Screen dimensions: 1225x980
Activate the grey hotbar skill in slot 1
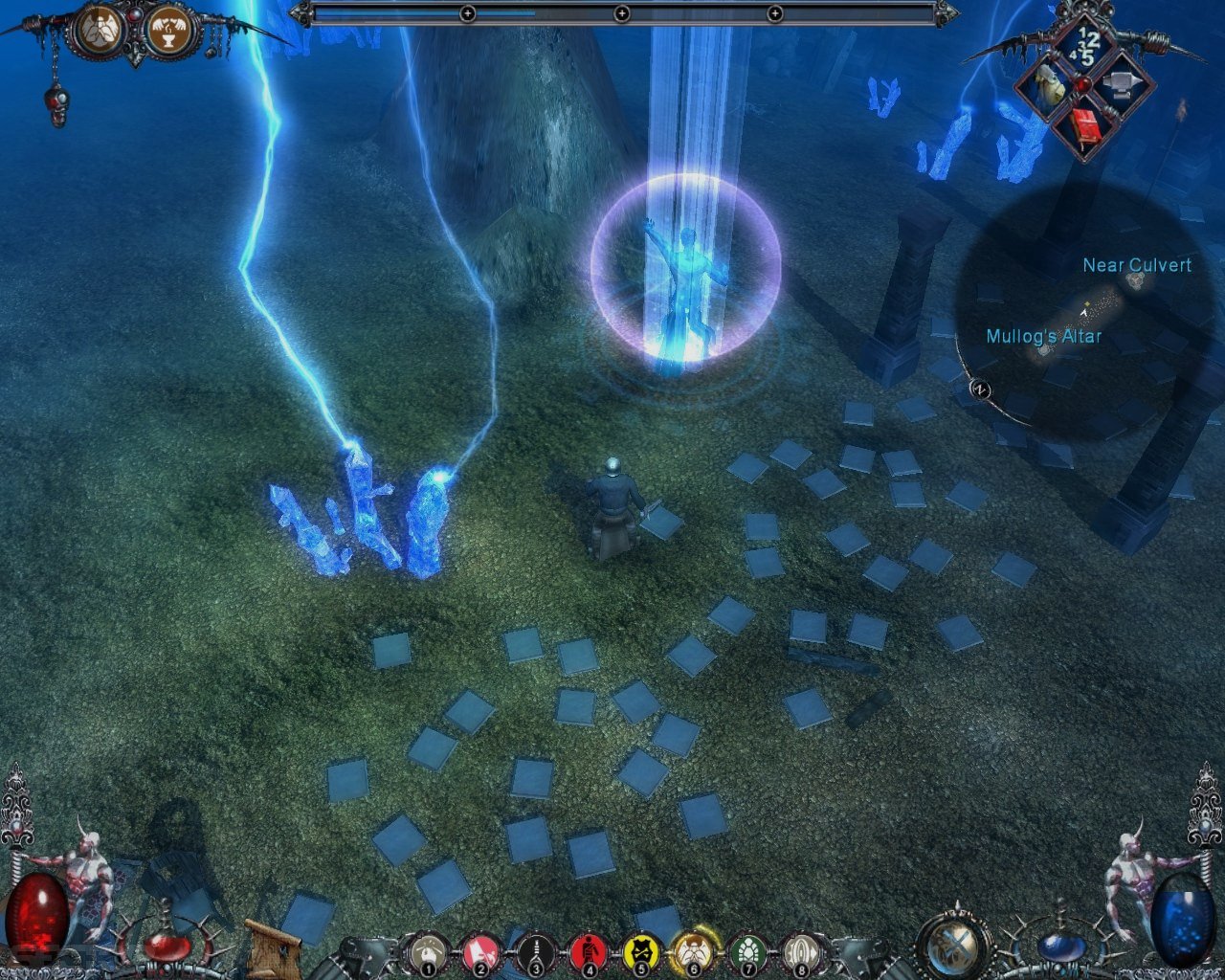425,952
